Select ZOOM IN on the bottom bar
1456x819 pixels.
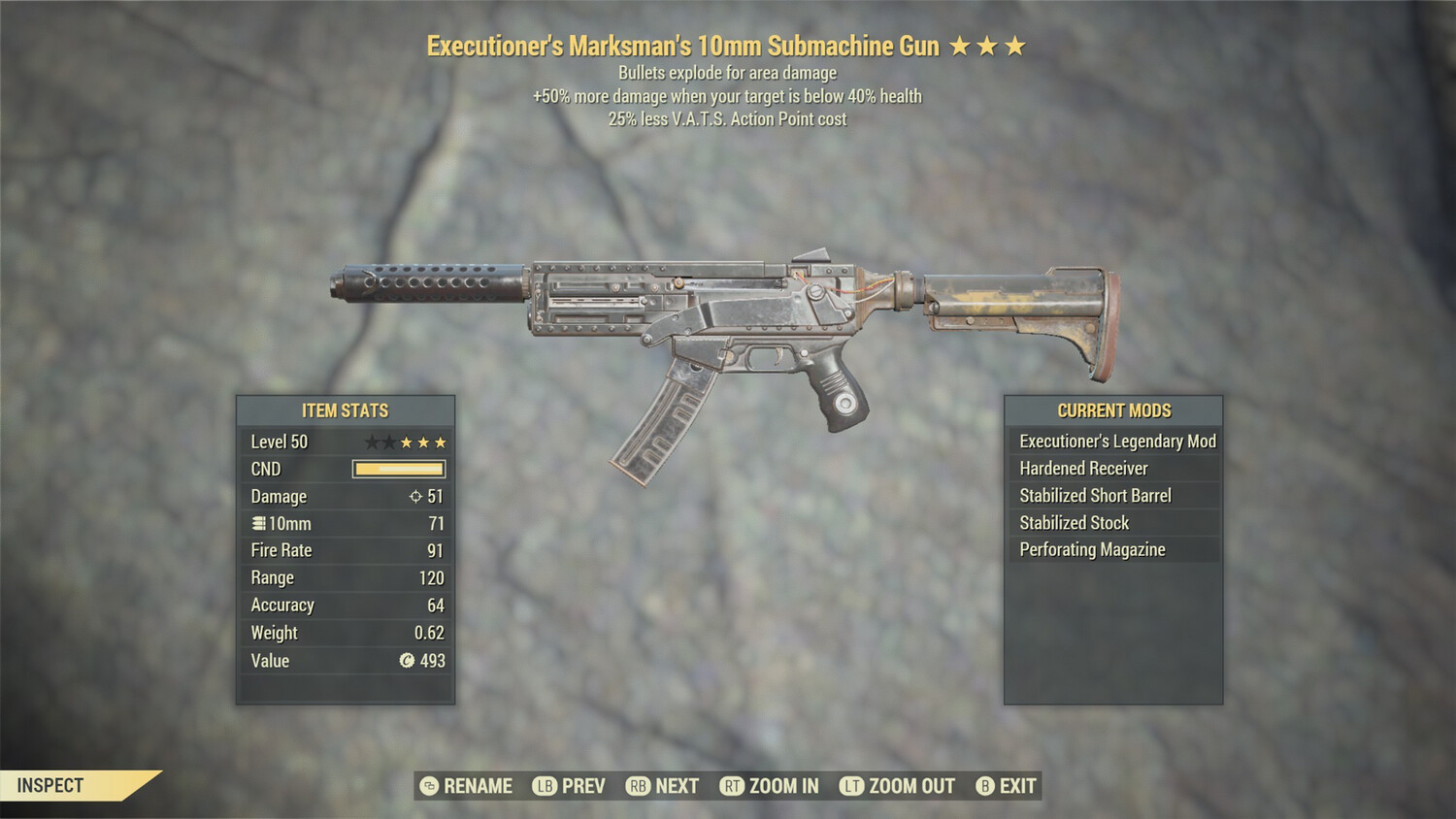point(782,786)
